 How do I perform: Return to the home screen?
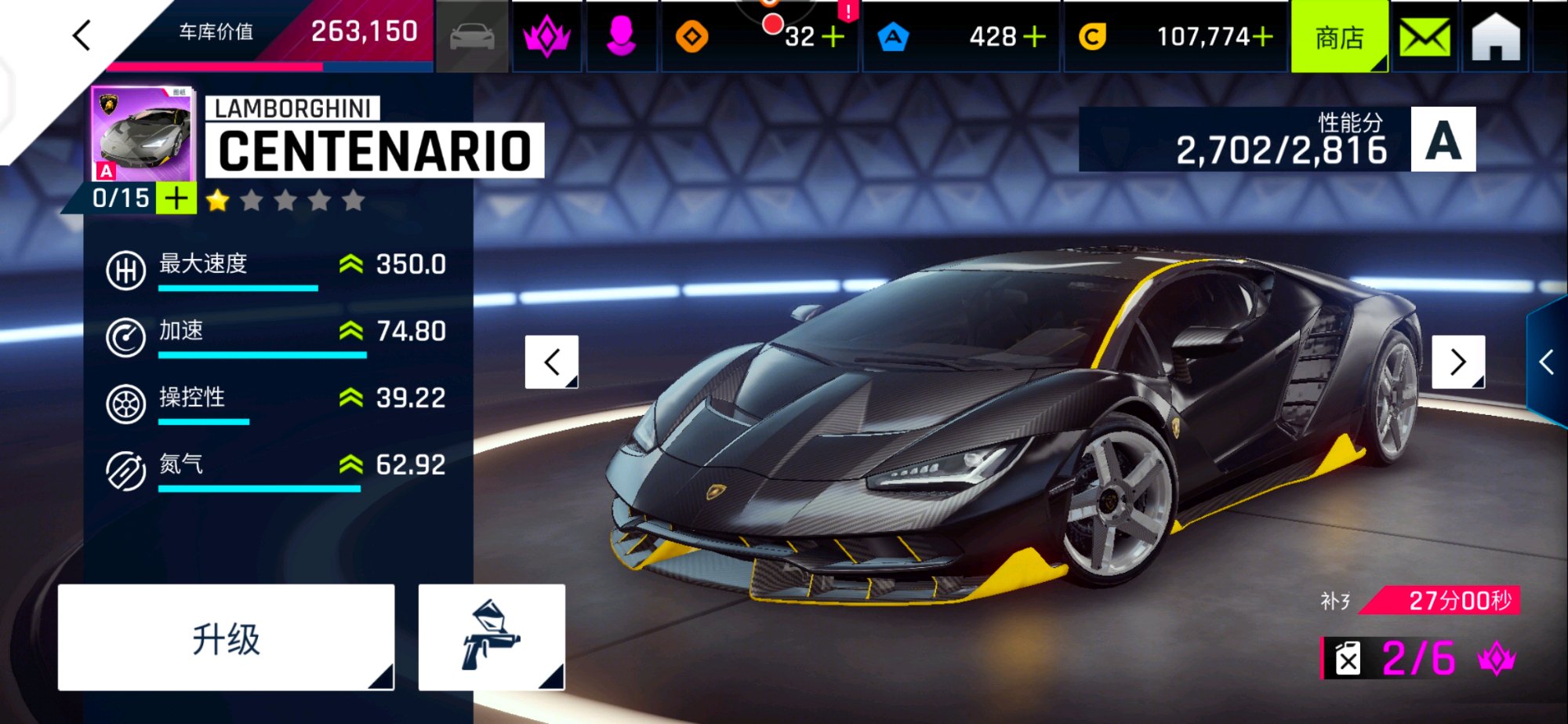click(x=1496, y=37)
